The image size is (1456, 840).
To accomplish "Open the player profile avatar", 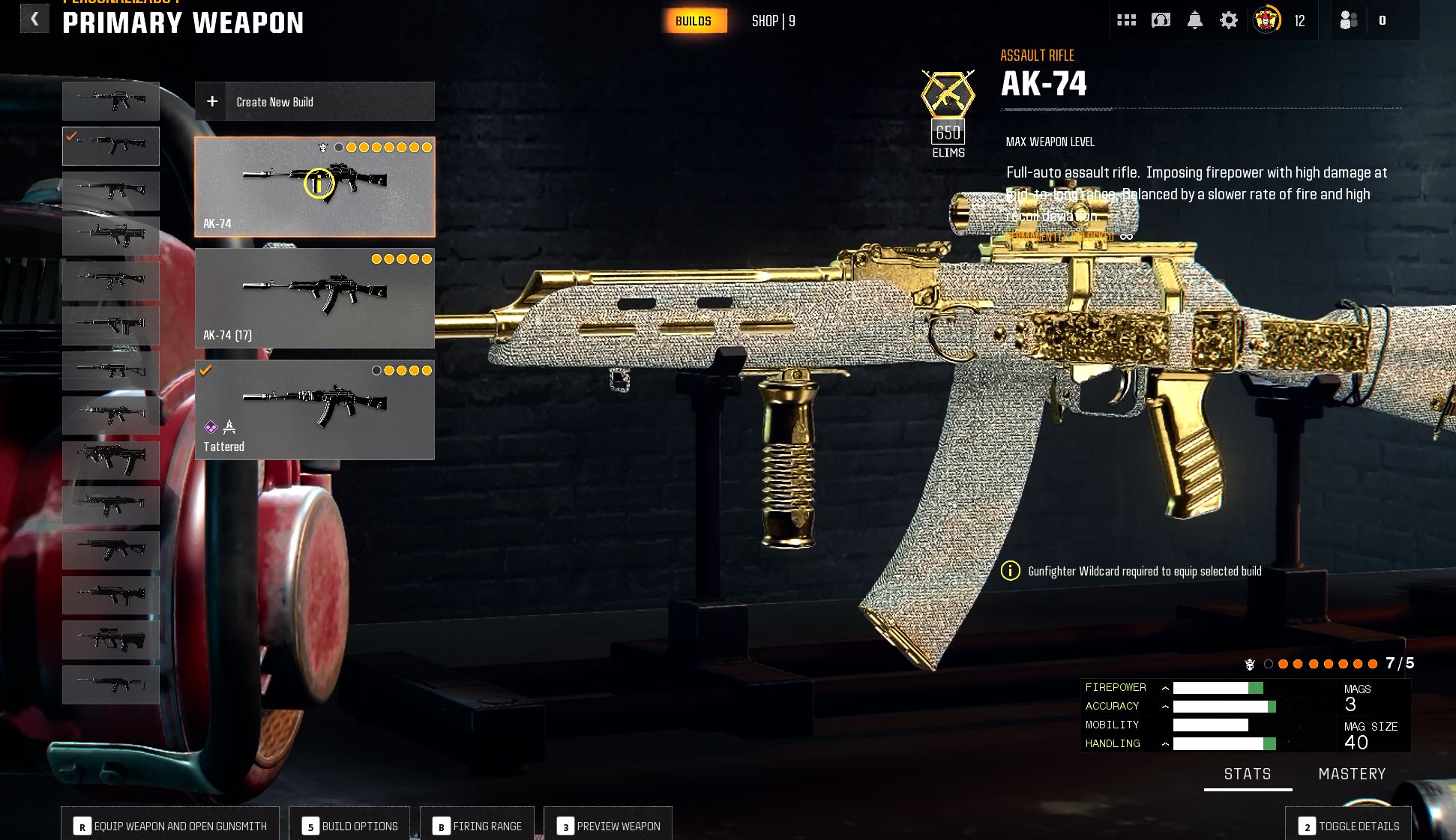I will (x=1267, y=20).
